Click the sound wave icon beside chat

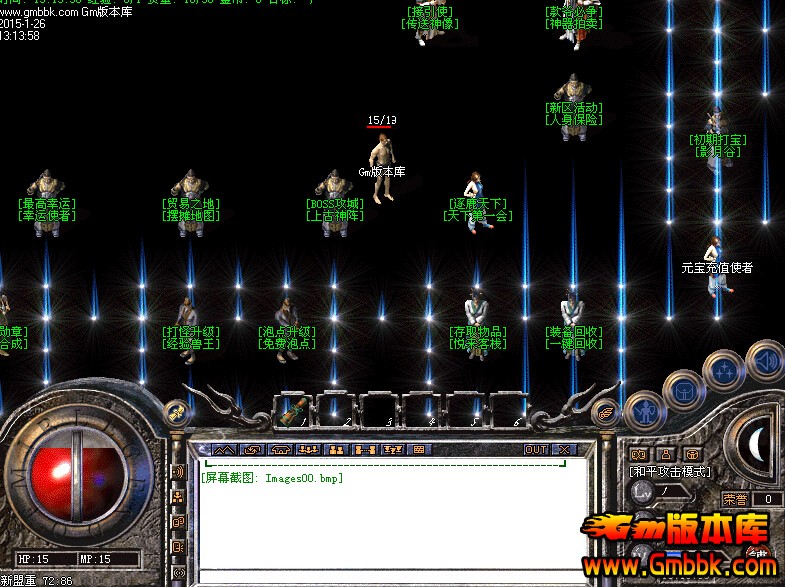click(x=179, y=471)
